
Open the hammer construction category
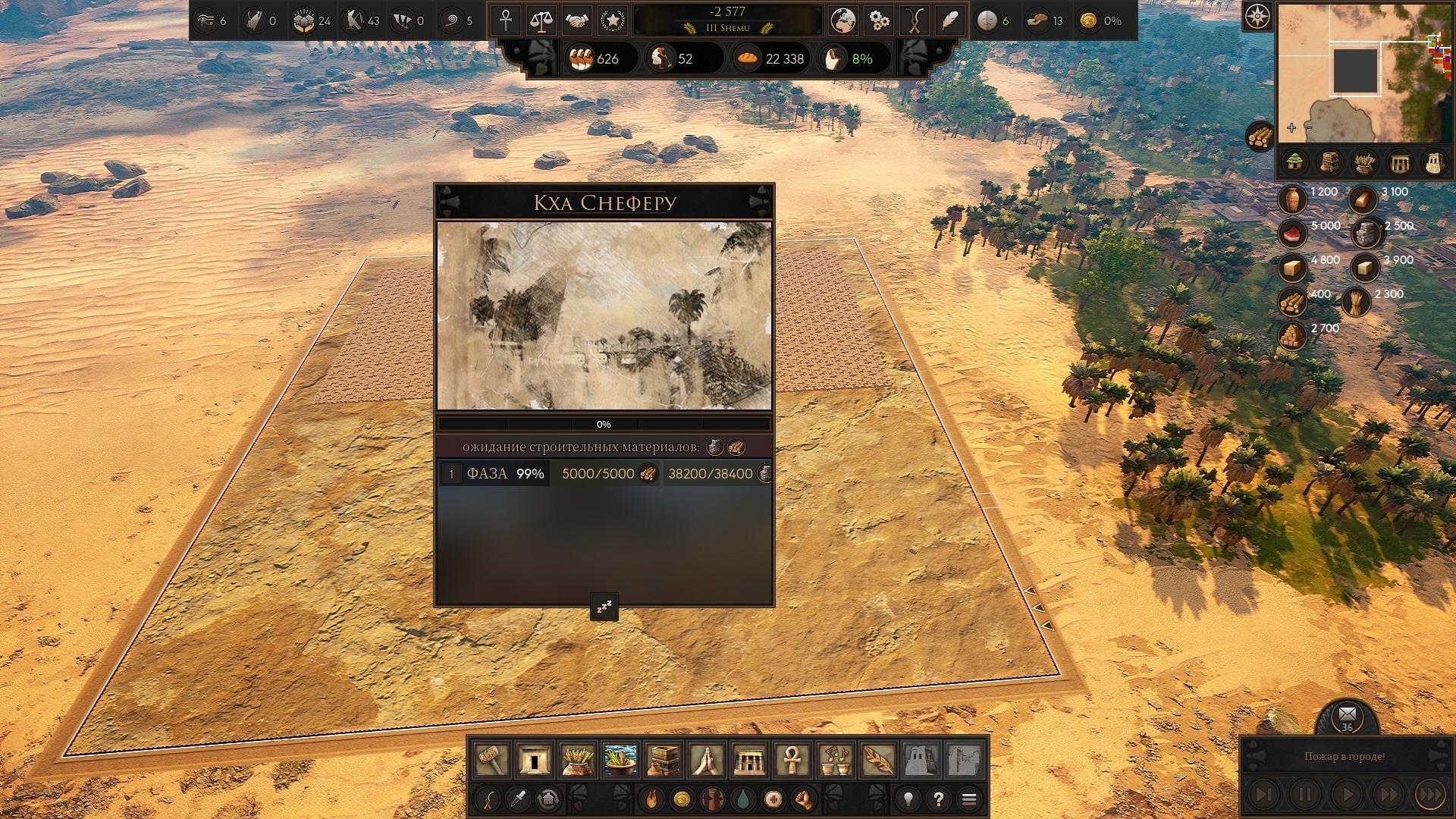click(491, 759)
